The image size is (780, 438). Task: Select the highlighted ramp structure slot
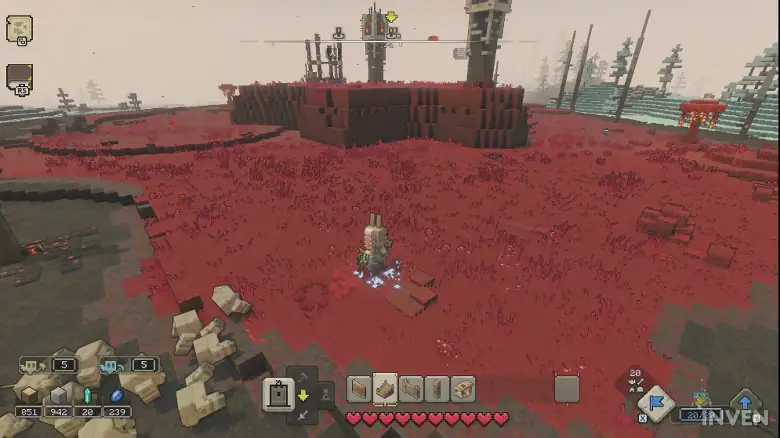coord(385,389)
